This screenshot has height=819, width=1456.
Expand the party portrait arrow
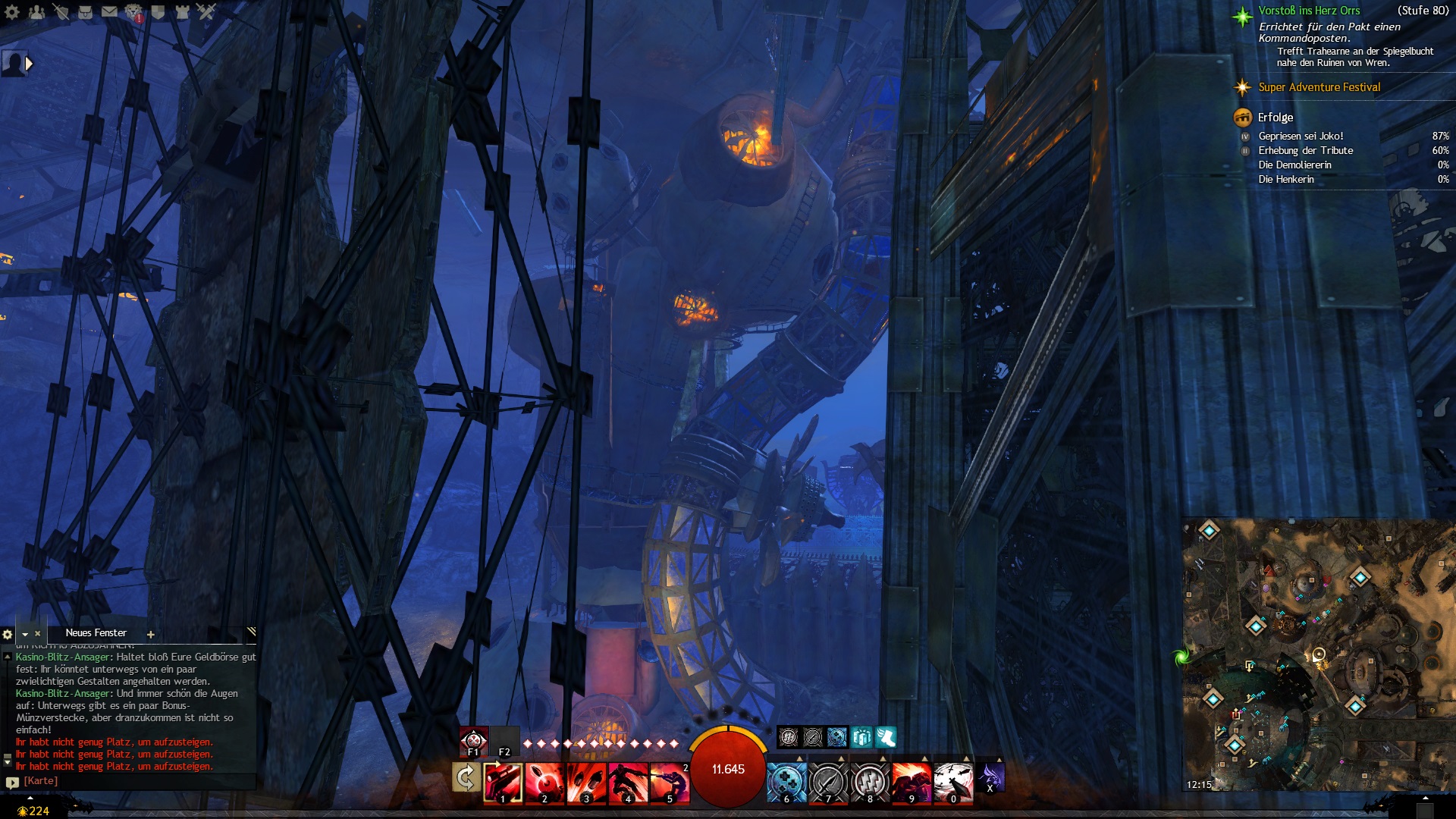pos(30,64)
